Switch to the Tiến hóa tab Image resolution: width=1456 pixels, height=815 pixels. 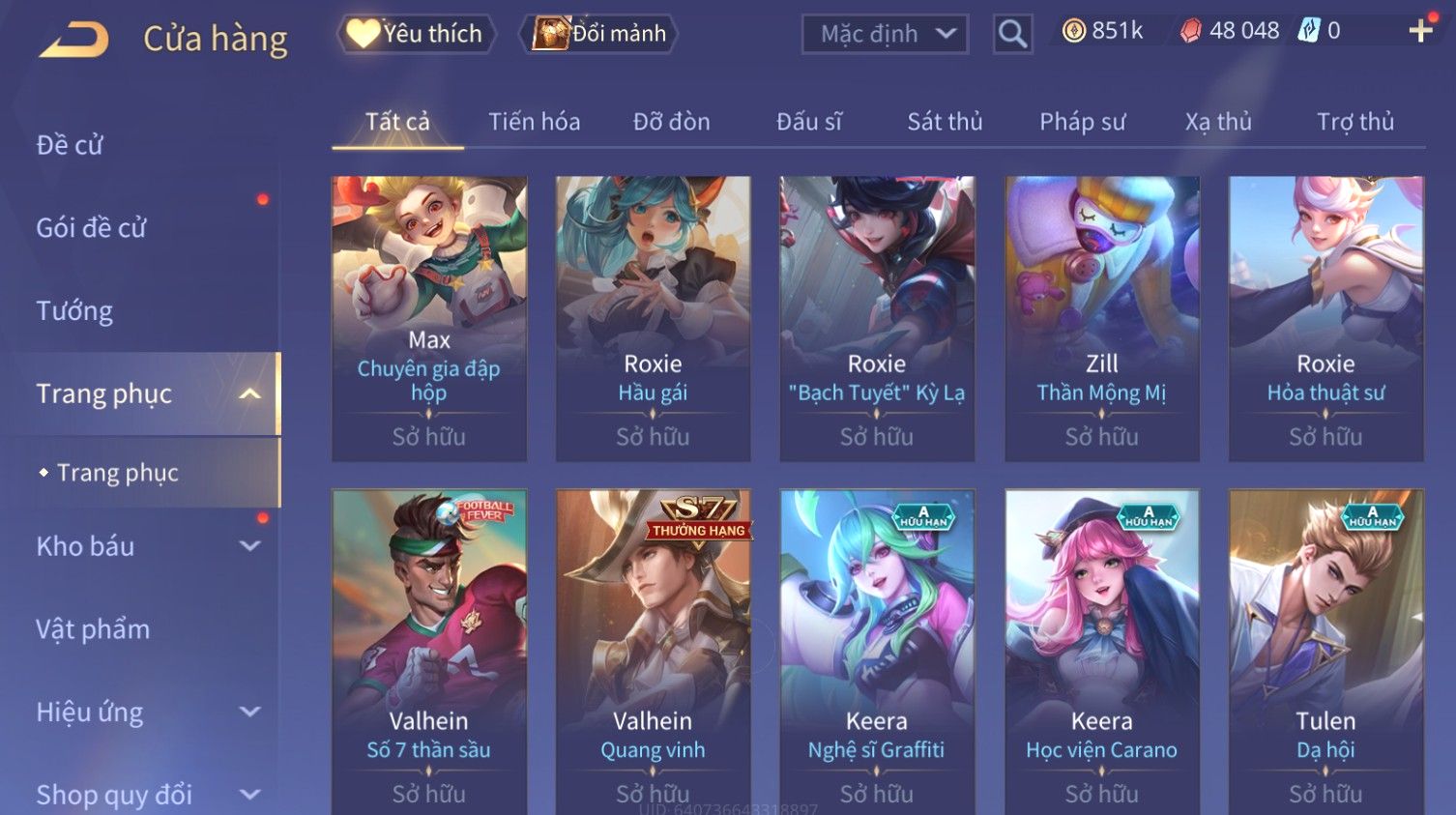click(x=534, y=122)
